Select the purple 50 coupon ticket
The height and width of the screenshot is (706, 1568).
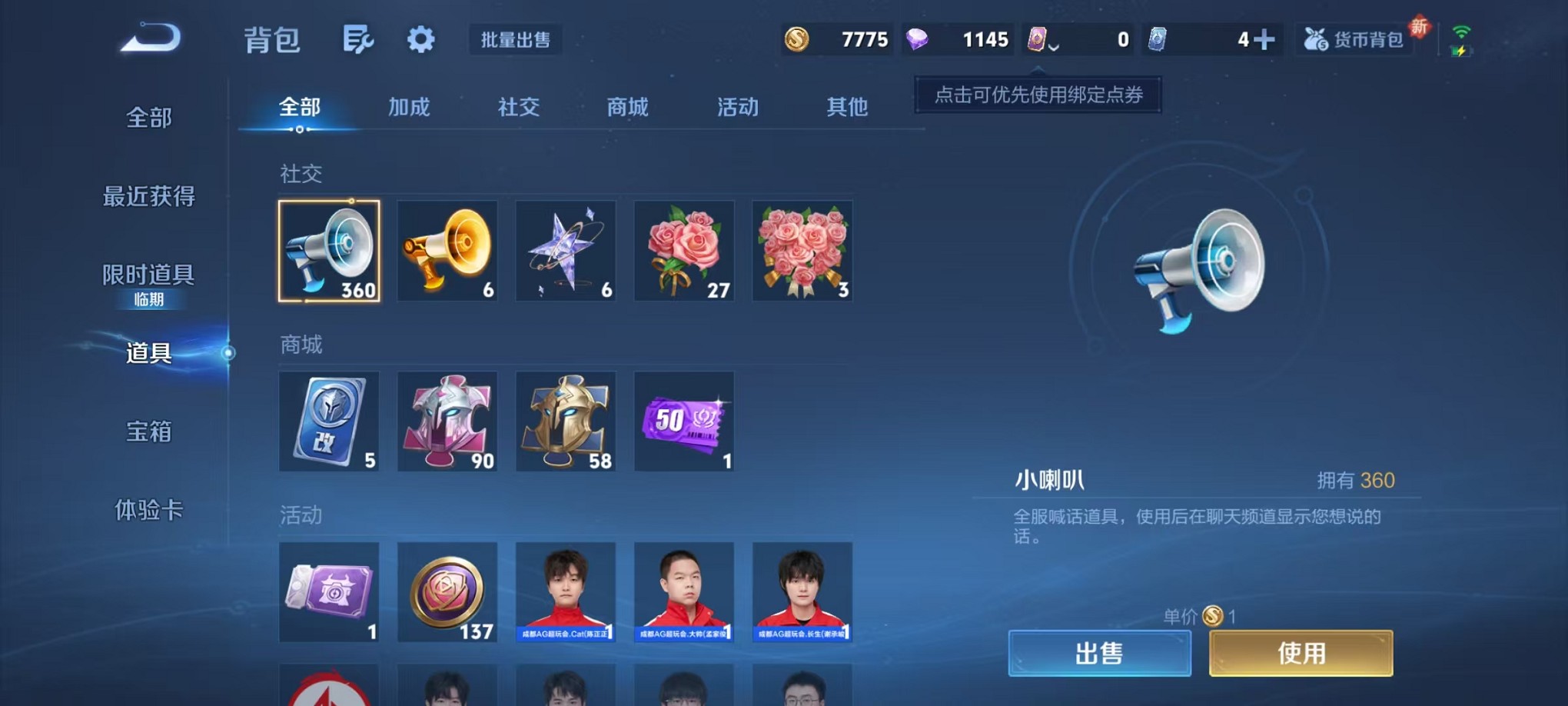(x=684, y=421)
